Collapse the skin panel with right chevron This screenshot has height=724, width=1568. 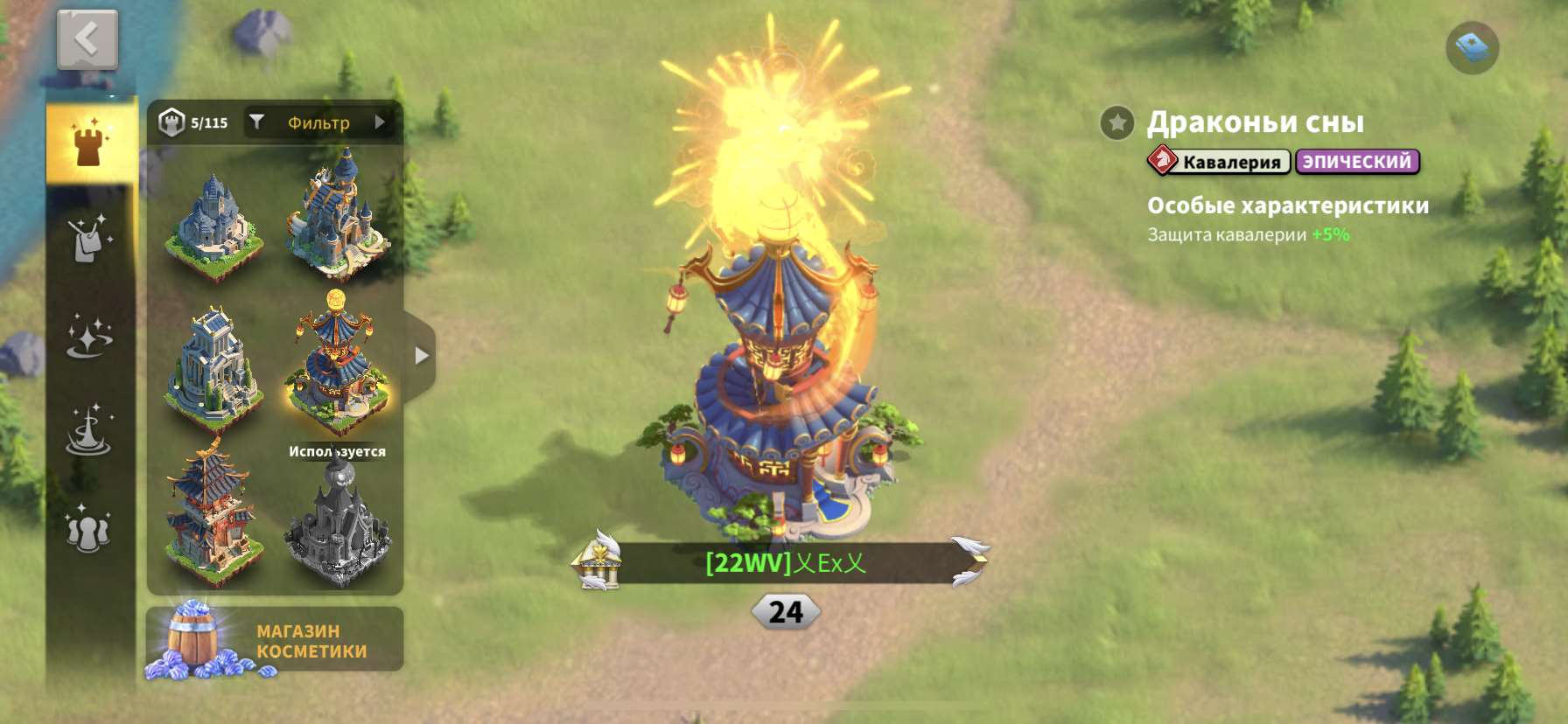tap(423, 355)
